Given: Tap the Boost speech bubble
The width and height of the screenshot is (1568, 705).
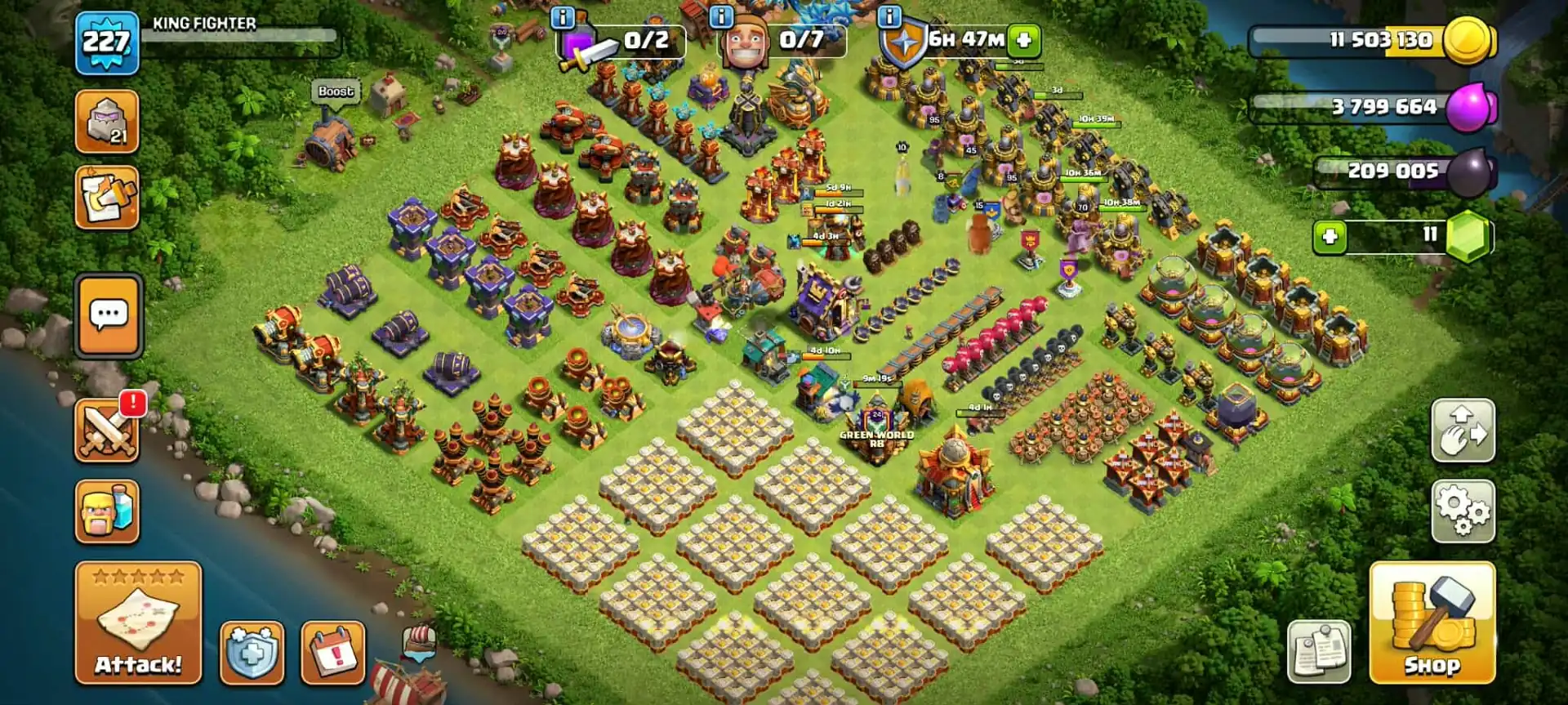Looking at the screenshot, I should point(336,92).
